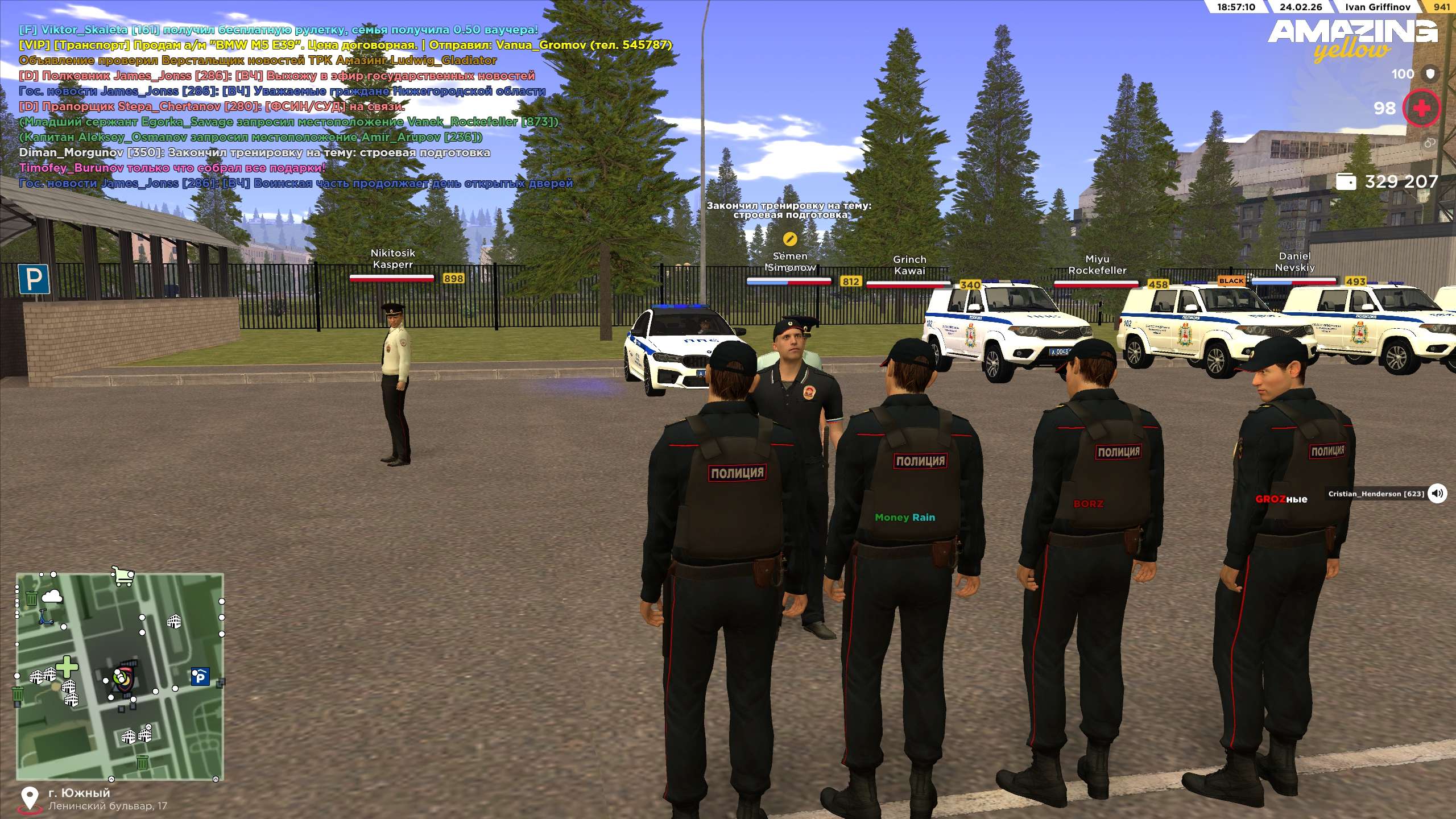Screen dimensions: 1456x819
Task: Open the wallet money icon
Action: [1346, 181]
